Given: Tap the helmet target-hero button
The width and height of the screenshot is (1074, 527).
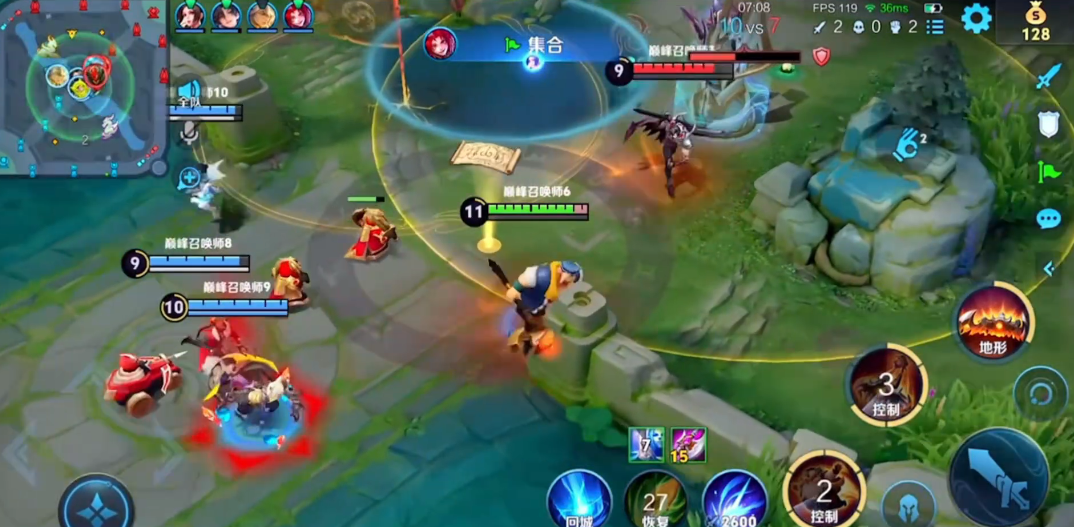Looking at the screenshot, I should coord(908,502).
